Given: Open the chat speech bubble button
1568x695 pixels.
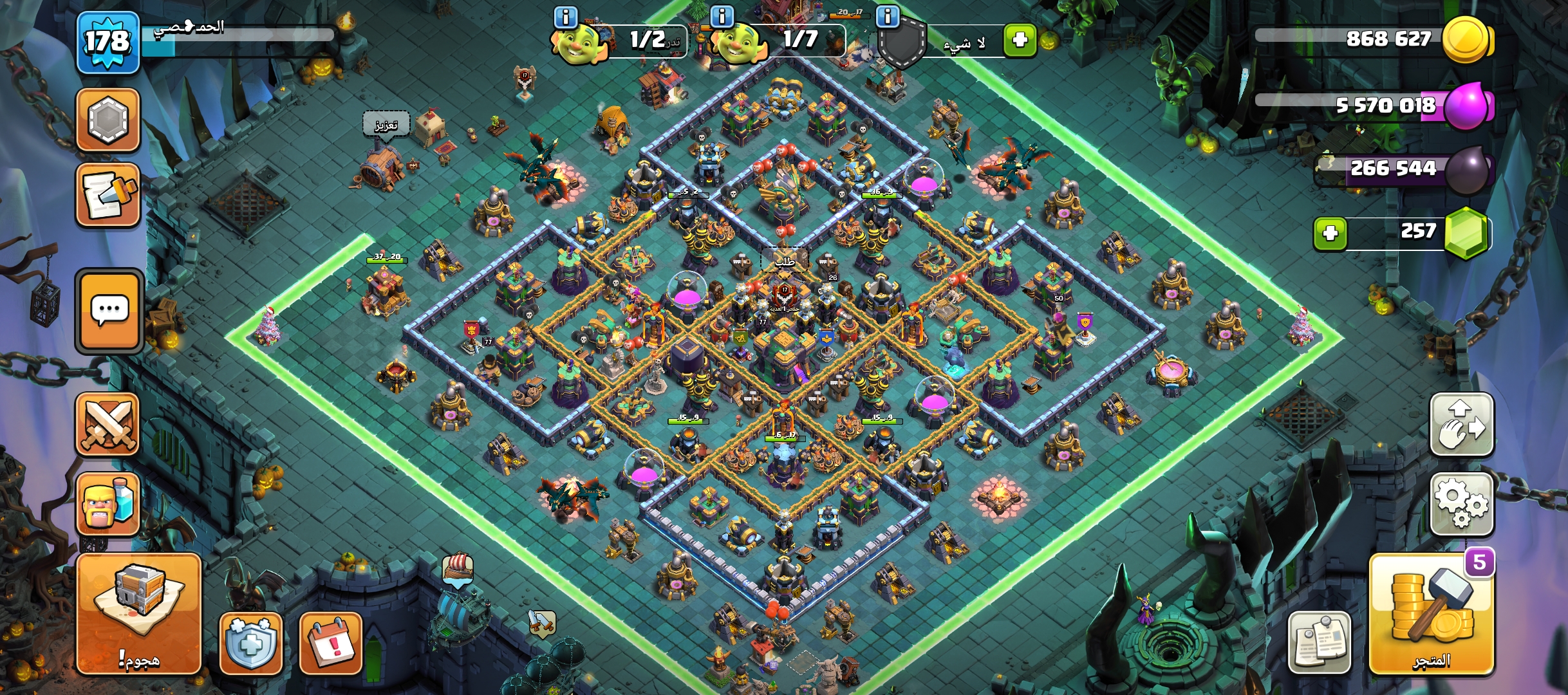Looking at the screenshot, I should (x=109, y=311).
